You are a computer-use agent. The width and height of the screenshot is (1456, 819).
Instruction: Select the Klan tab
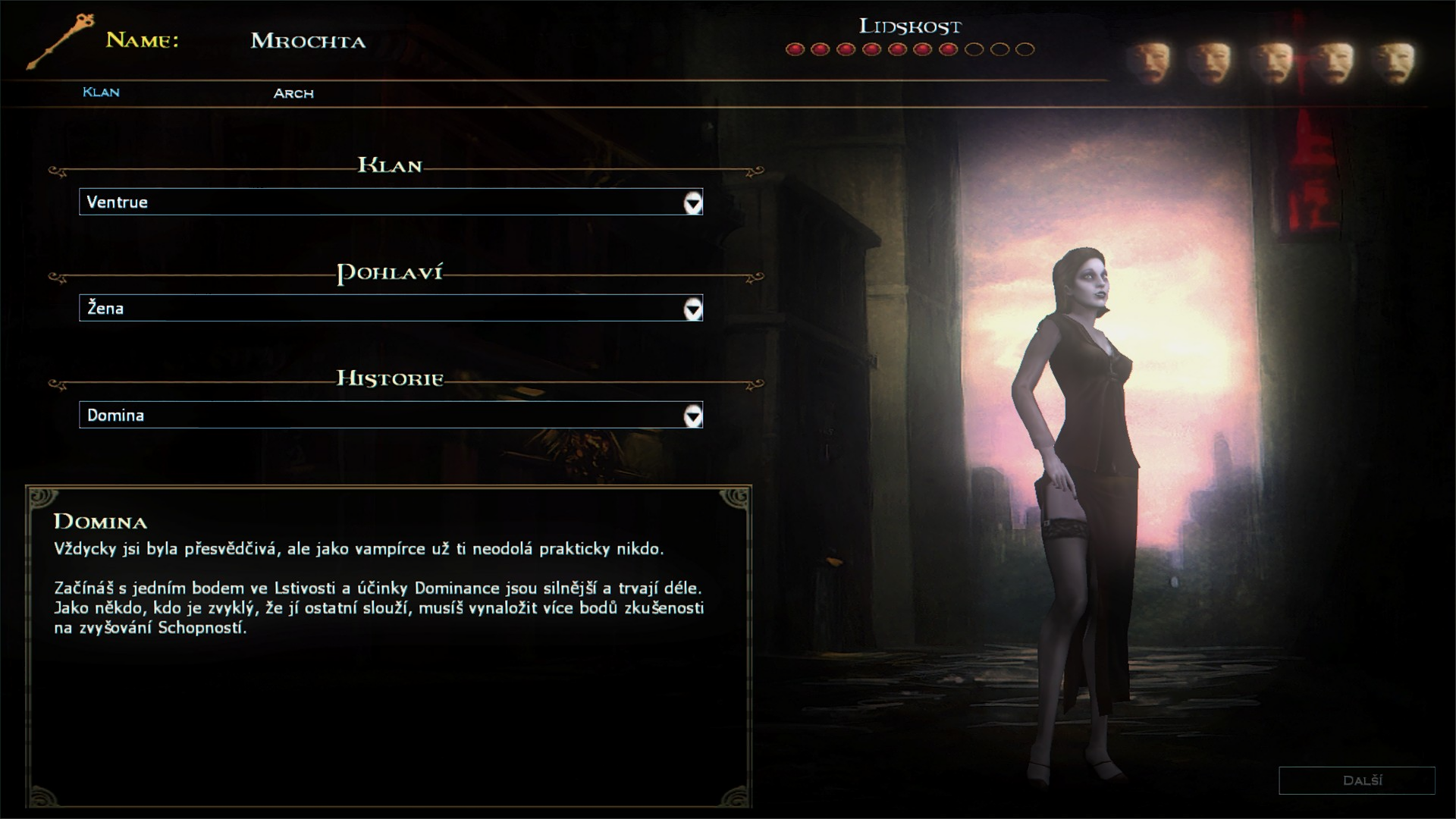tap(101, 93)
